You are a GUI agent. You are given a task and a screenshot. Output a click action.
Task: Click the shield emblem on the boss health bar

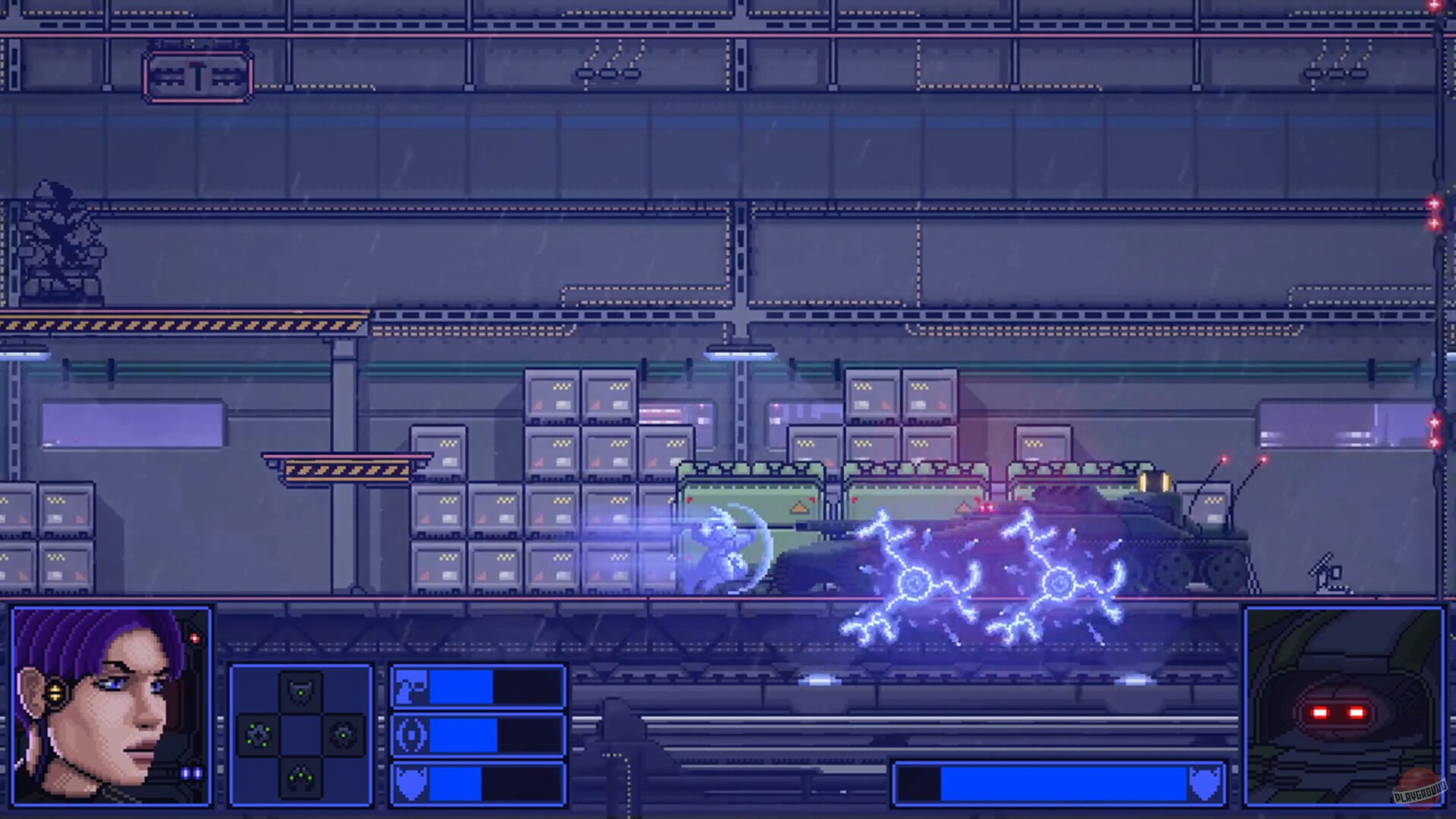pyautogui.click(x=1204, y=783)
